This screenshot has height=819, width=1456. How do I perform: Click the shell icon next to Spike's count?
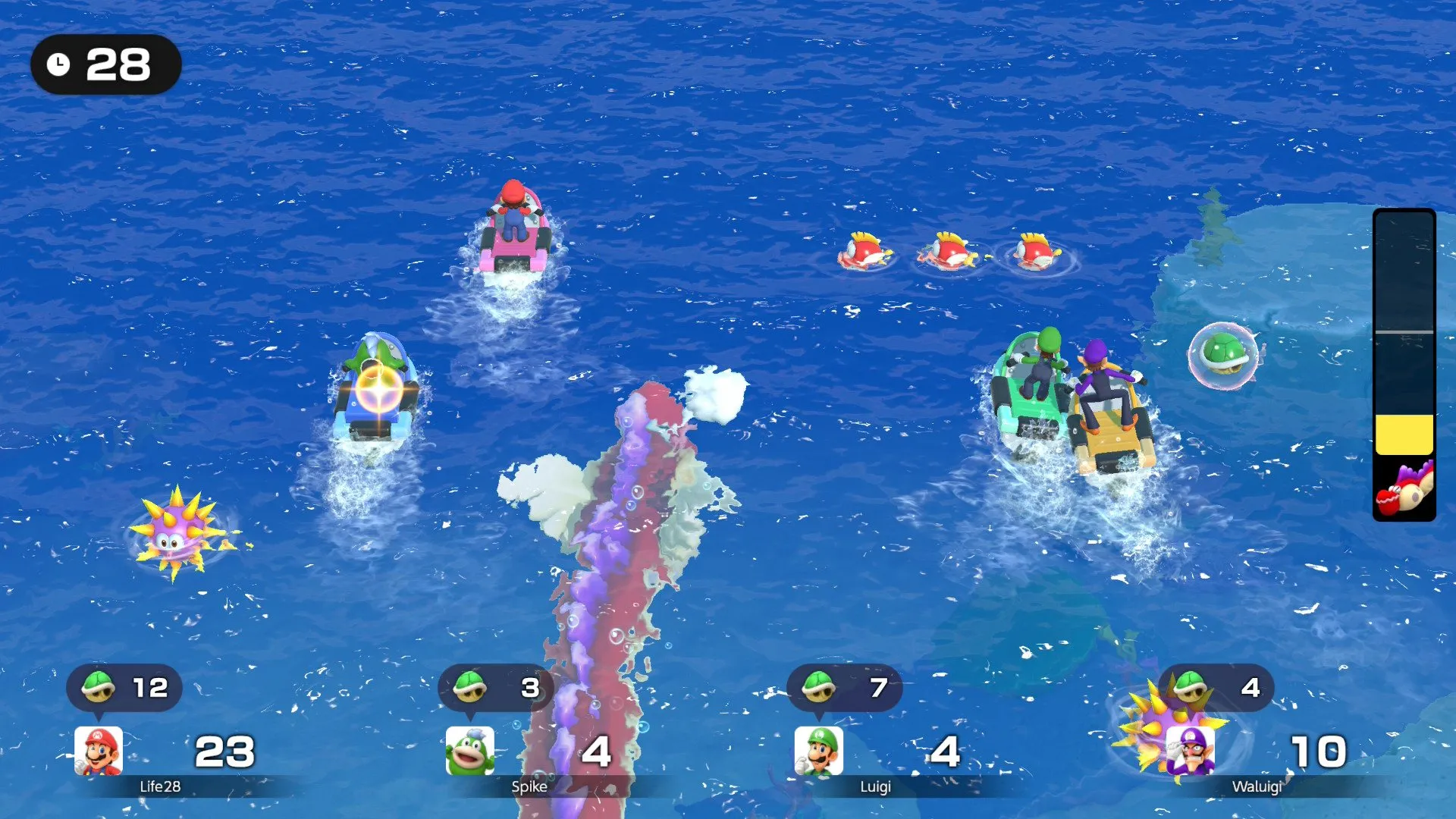[467, 688]
